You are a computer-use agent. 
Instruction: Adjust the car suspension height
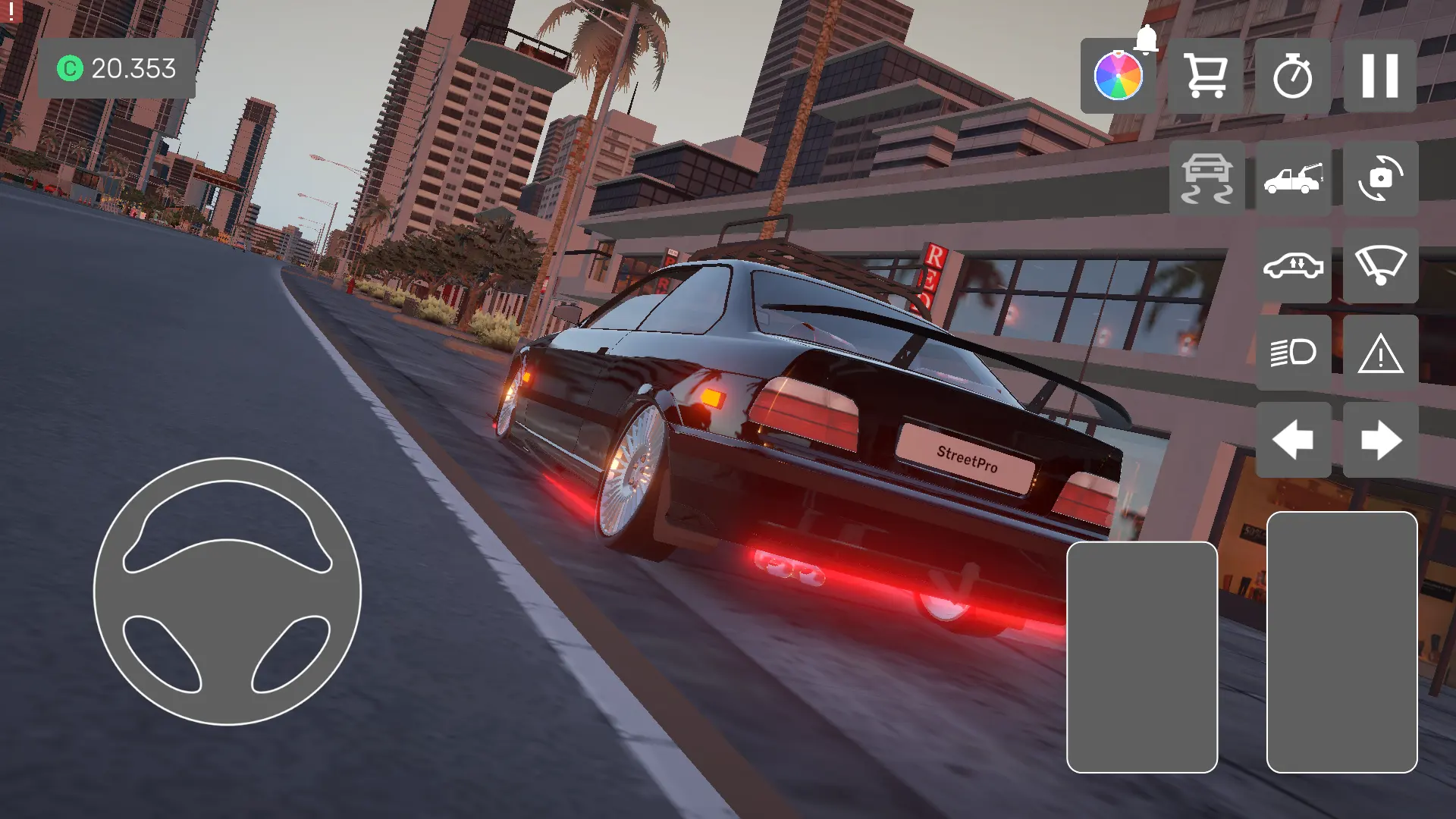[x=1293, y=265]
